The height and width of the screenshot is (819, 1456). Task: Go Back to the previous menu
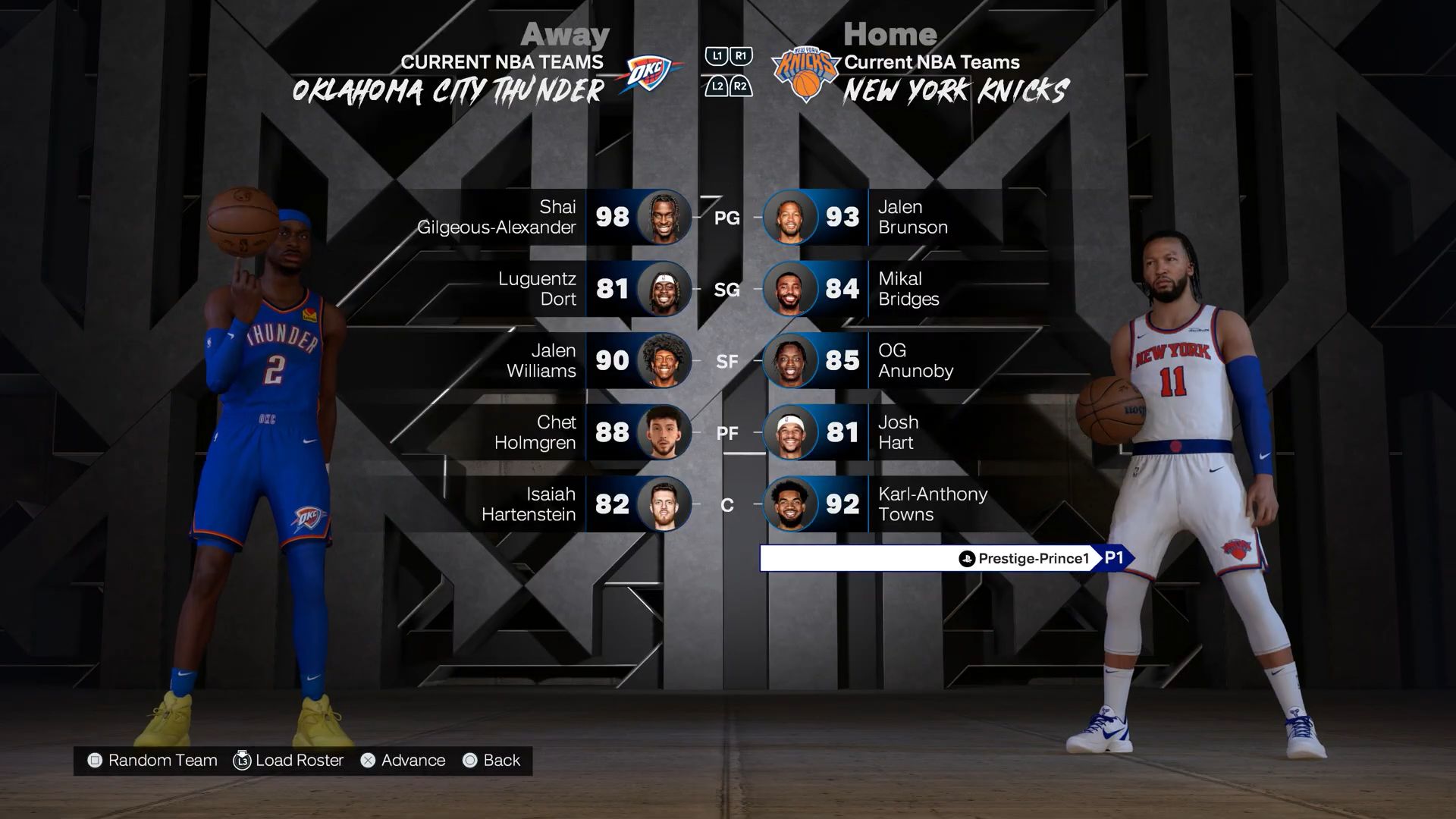pos(491,761)
